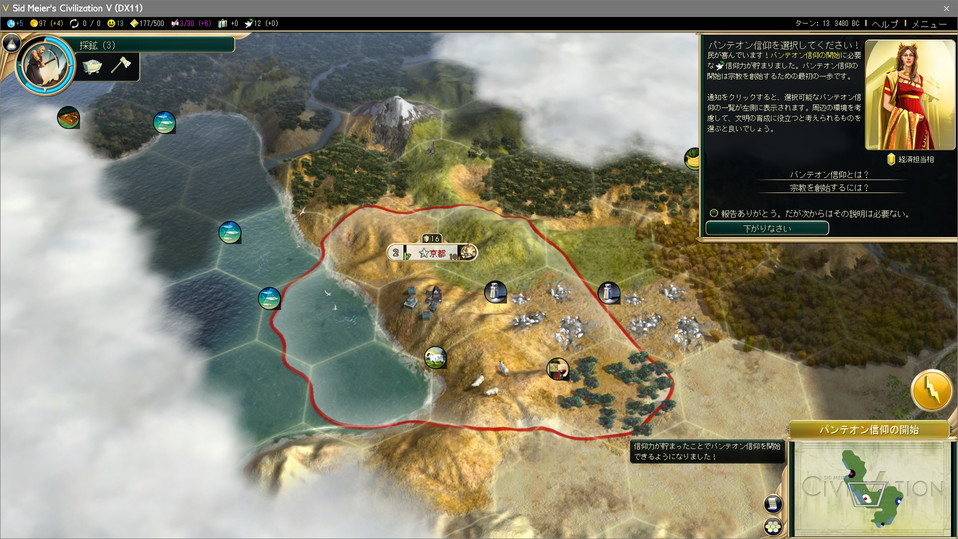Select the 'no more explanations' radio option
Image resolution: width=958 pixels, height=539 pixels.
pyautogui.click(x=714, y=213)
